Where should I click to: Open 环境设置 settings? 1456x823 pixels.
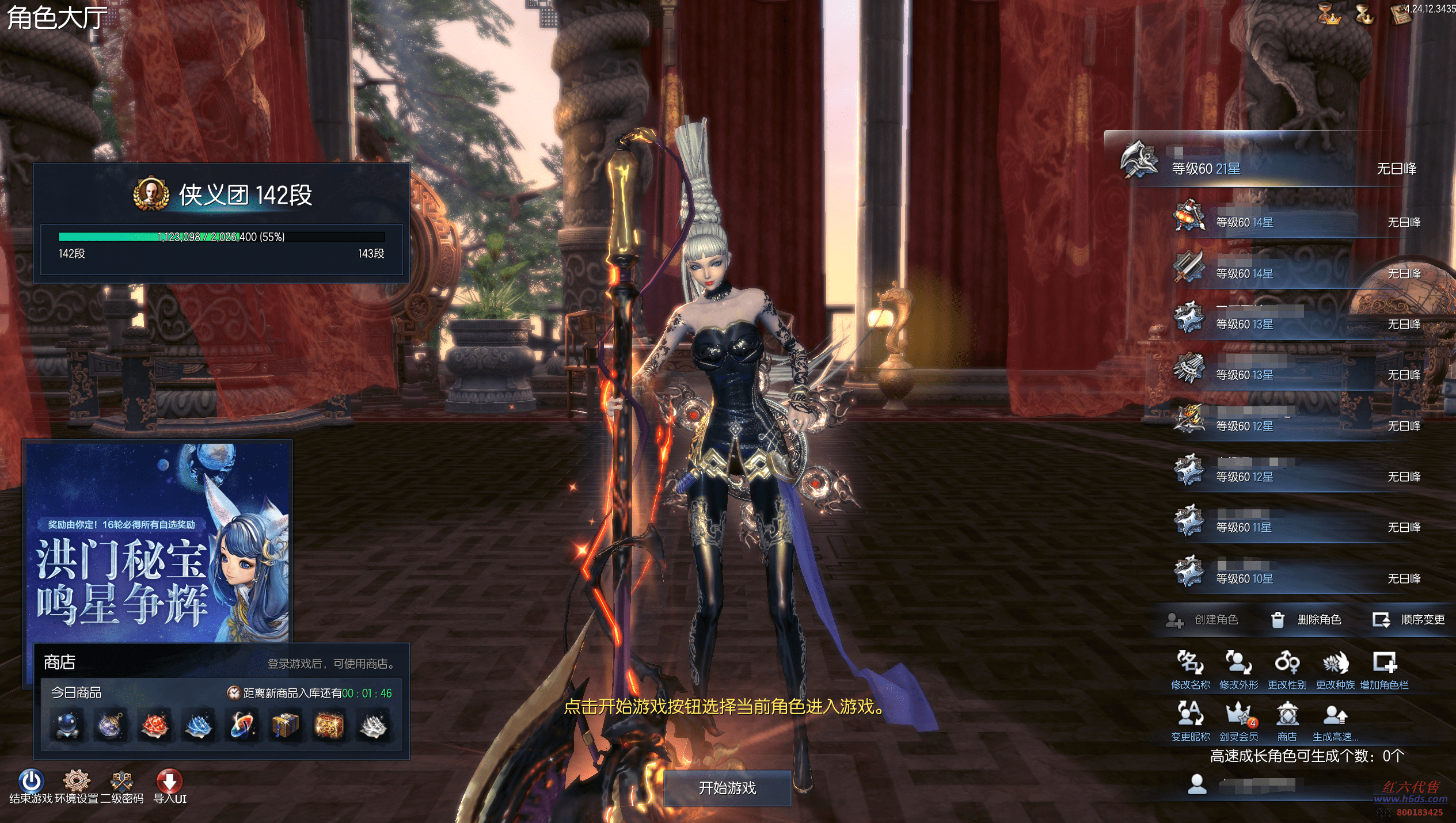pyautogui.click(x=77, y=787)
